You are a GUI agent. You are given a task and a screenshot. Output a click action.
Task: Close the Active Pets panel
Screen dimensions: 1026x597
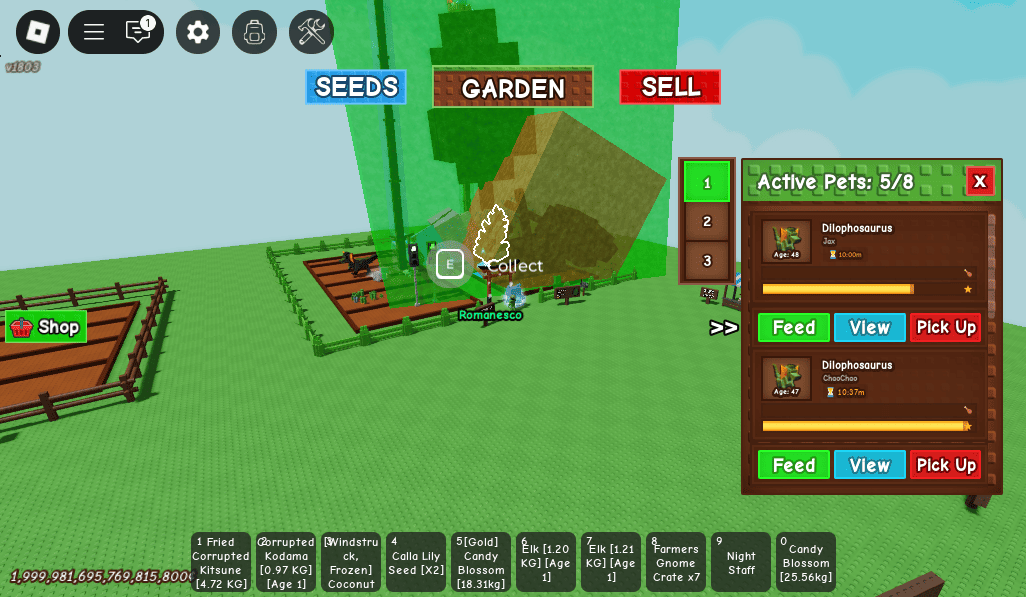coord(979,181)
